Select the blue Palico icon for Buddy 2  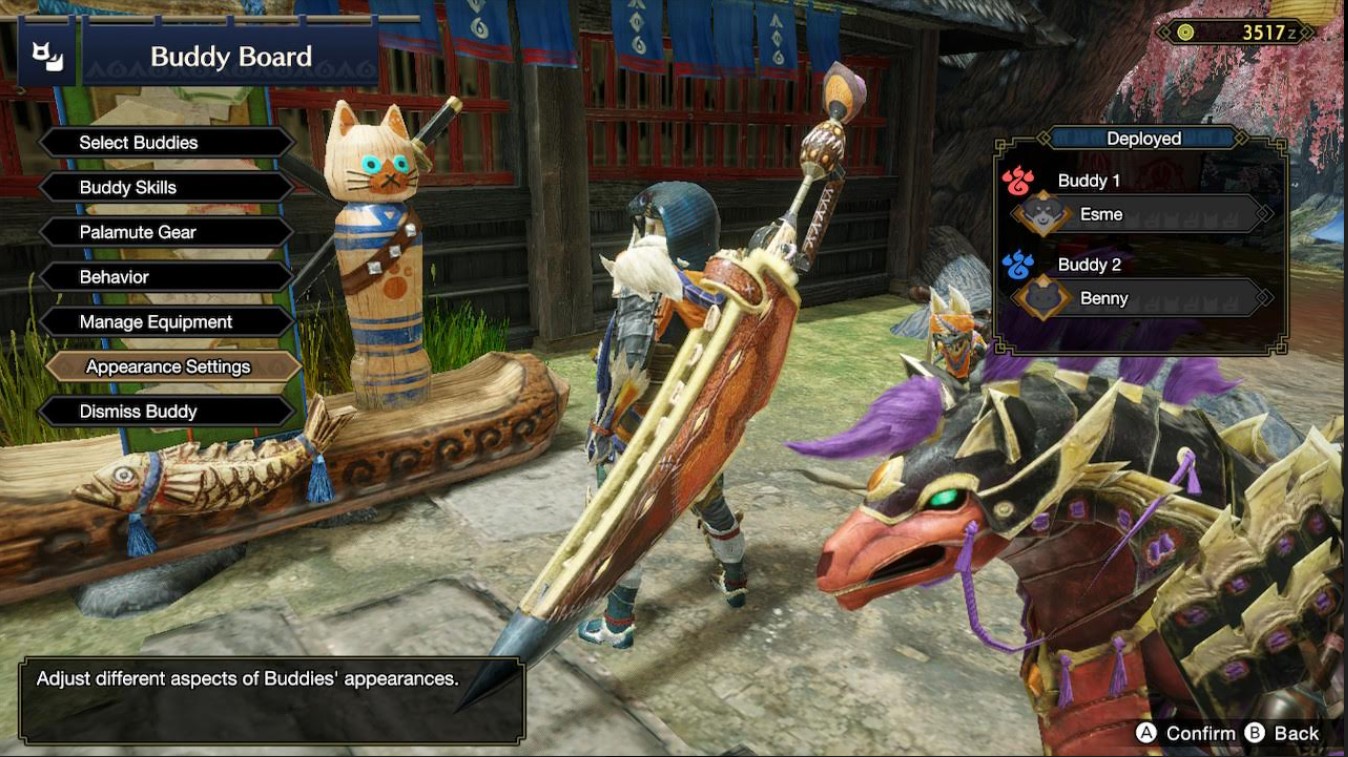tap(1020, 264)
